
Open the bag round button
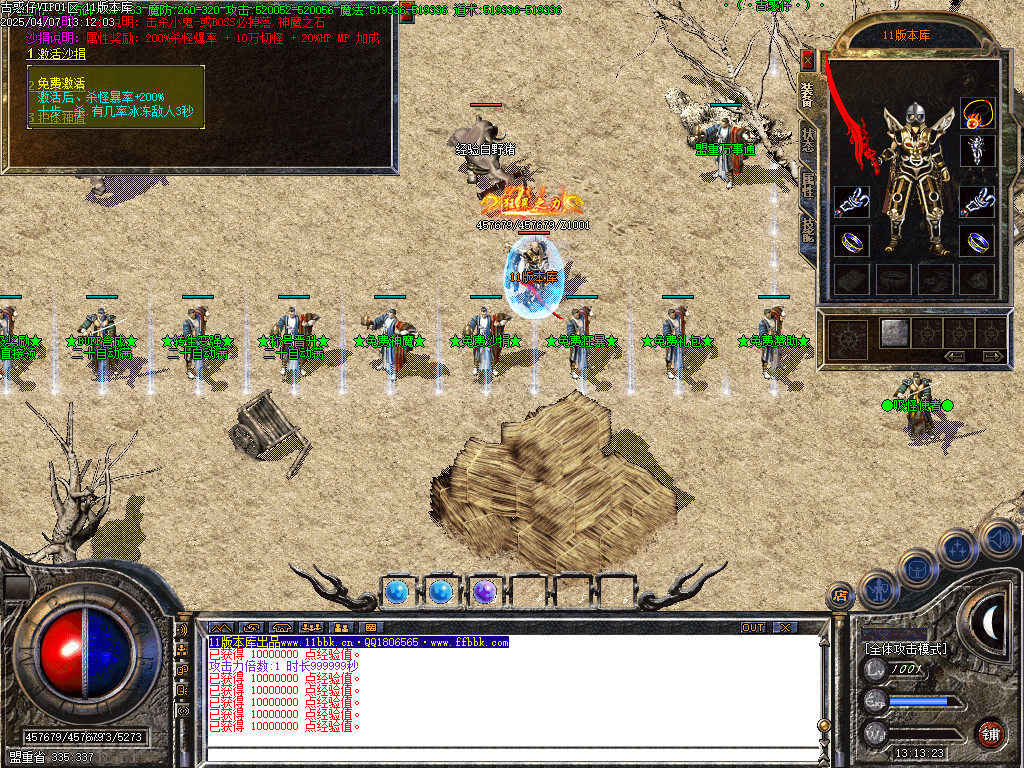click(x=917, y=569)
